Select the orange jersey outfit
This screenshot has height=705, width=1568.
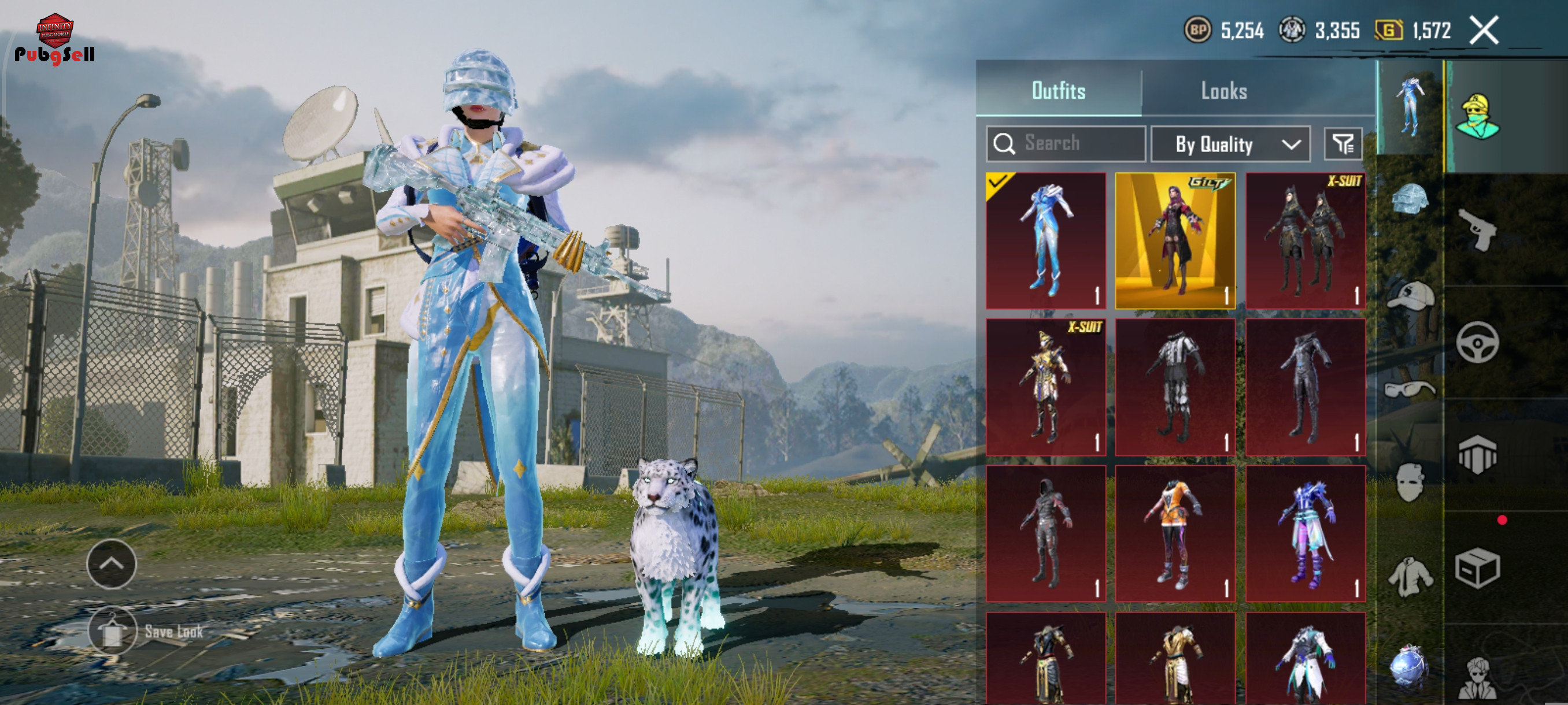[x=1175, y=533]
